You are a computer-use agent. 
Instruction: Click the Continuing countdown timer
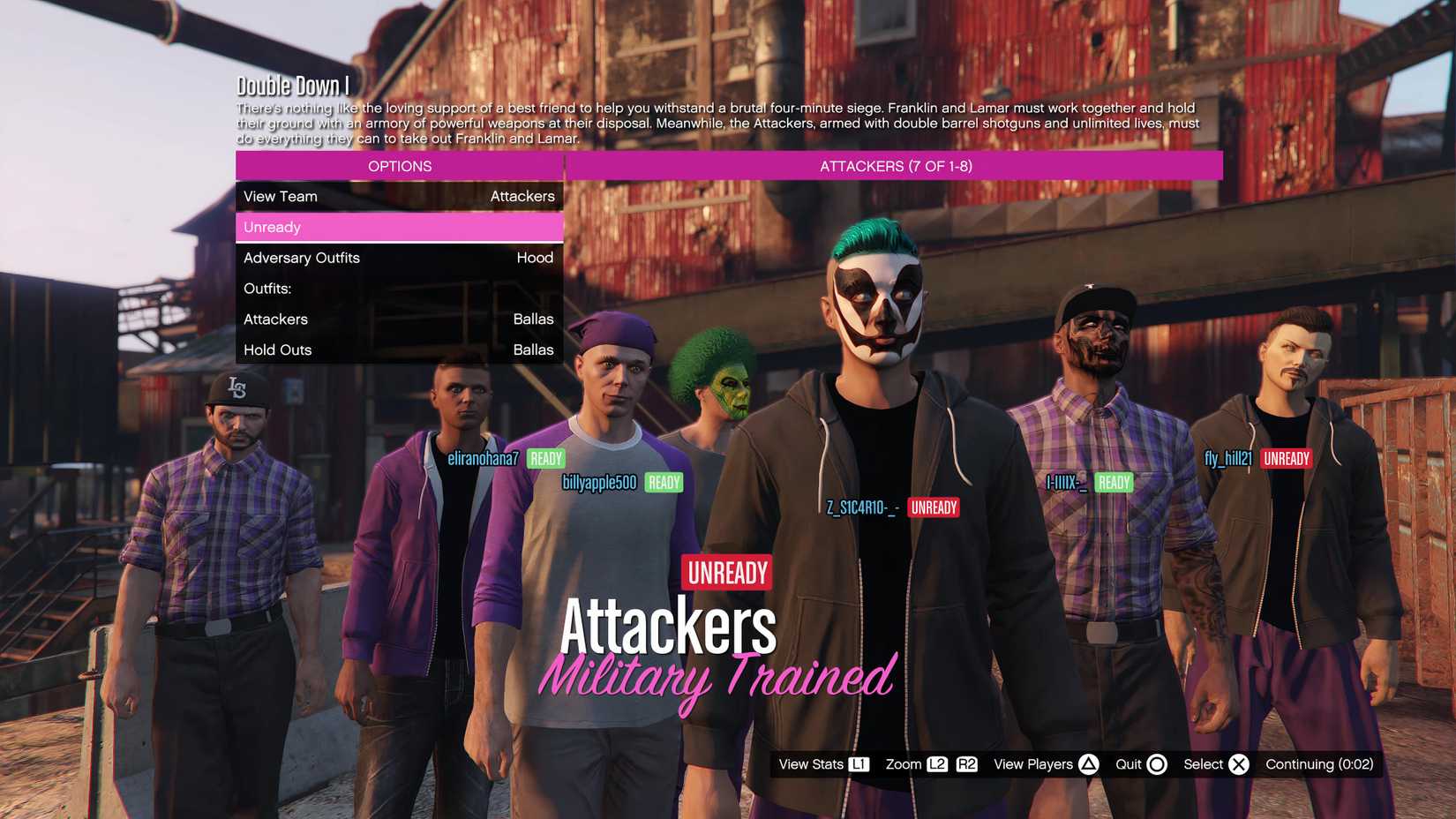pyautogui.click(x=1320, y=764)
